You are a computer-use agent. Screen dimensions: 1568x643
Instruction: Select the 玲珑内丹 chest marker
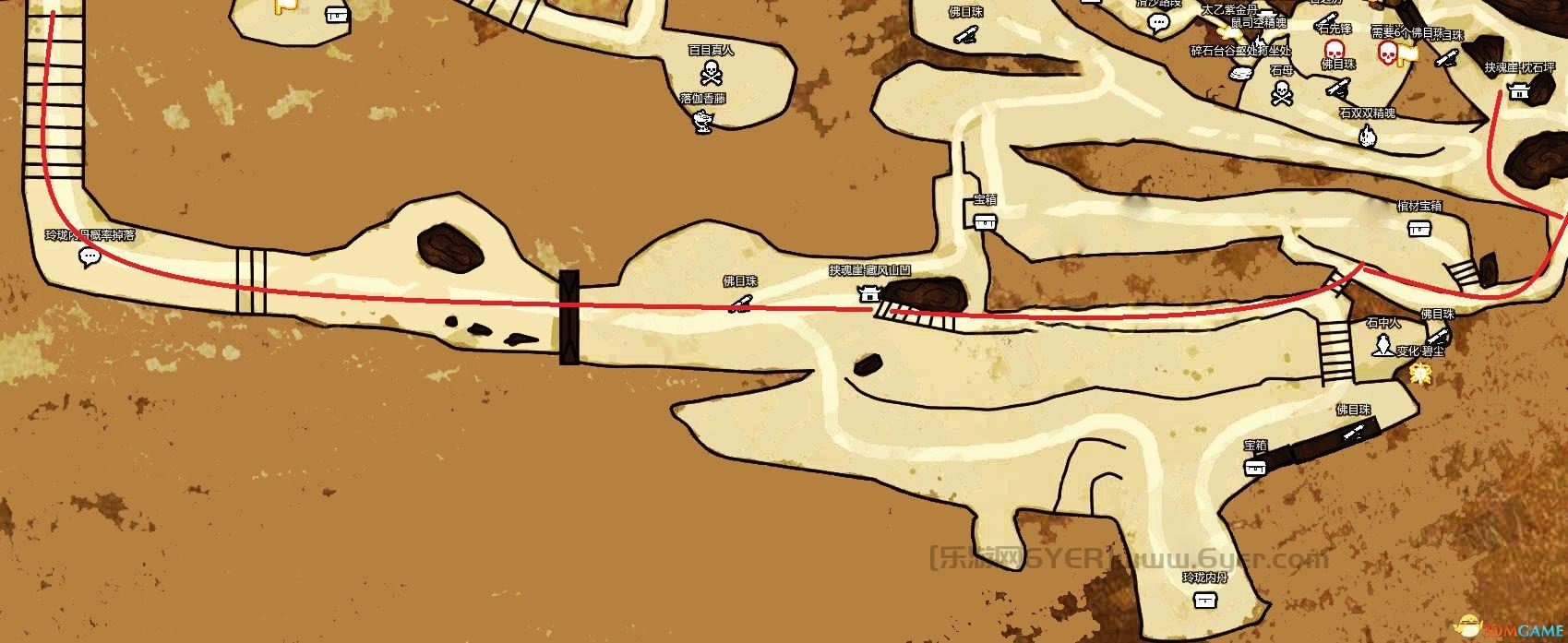[x=1203, y=600]
